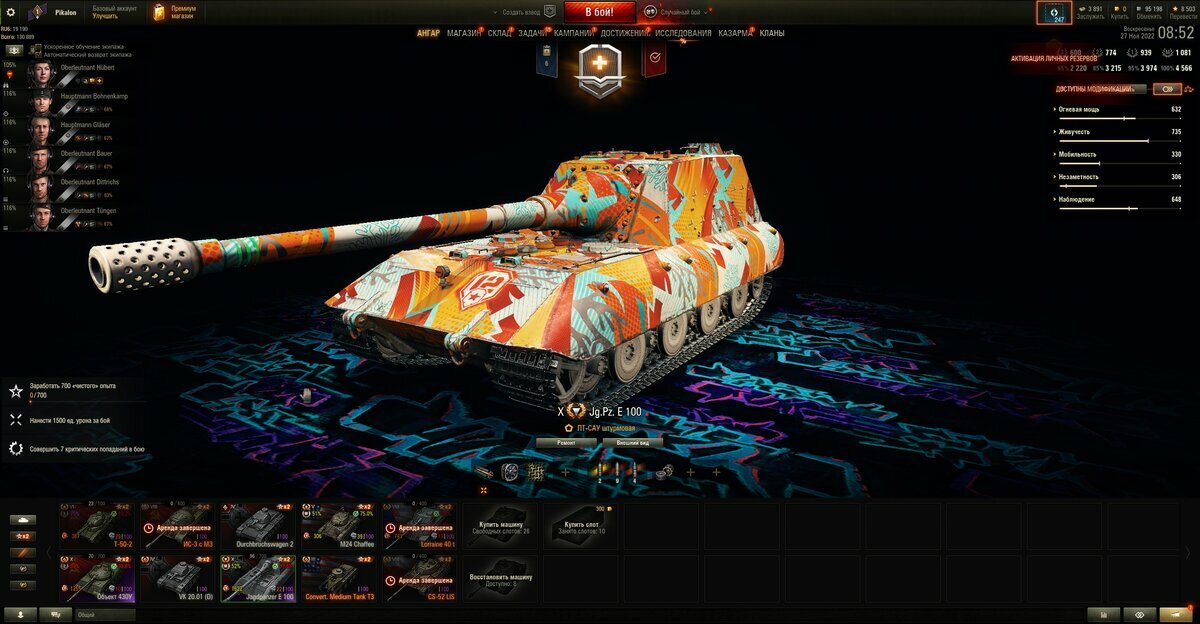1200x624 pixels.
Task: Open the ДОСТИЖЕНИЯ (achievements) tab
Action: (625, 33)
